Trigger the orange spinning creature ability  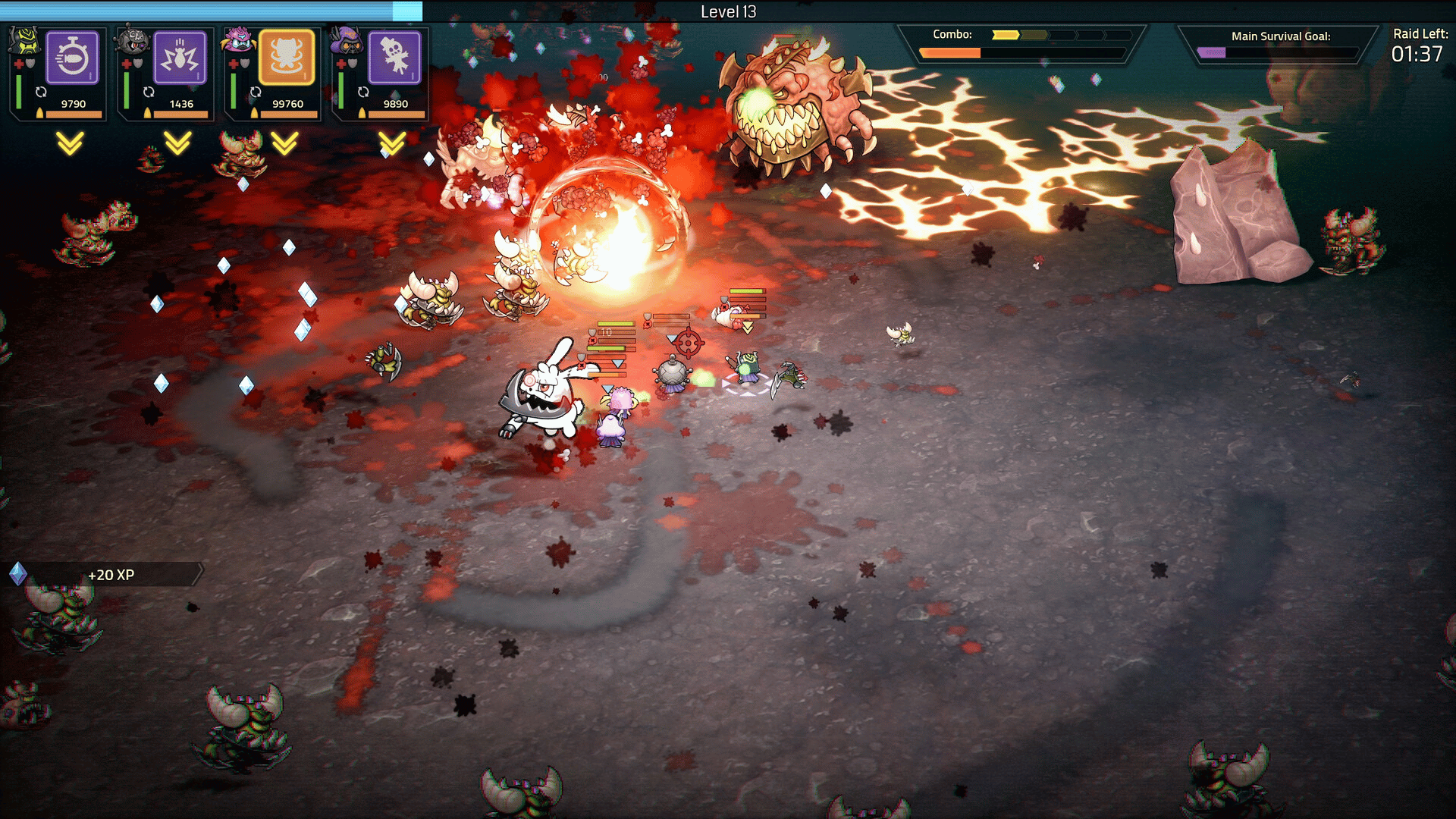point(287,58)
